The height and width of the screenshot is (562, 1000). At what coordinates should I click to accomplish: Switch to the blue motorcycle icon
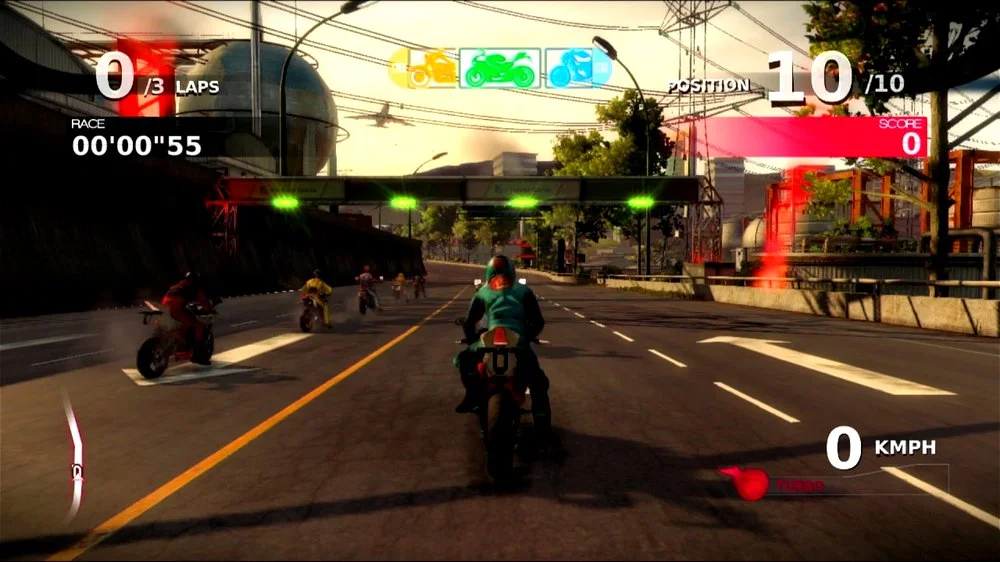[578, 68]
